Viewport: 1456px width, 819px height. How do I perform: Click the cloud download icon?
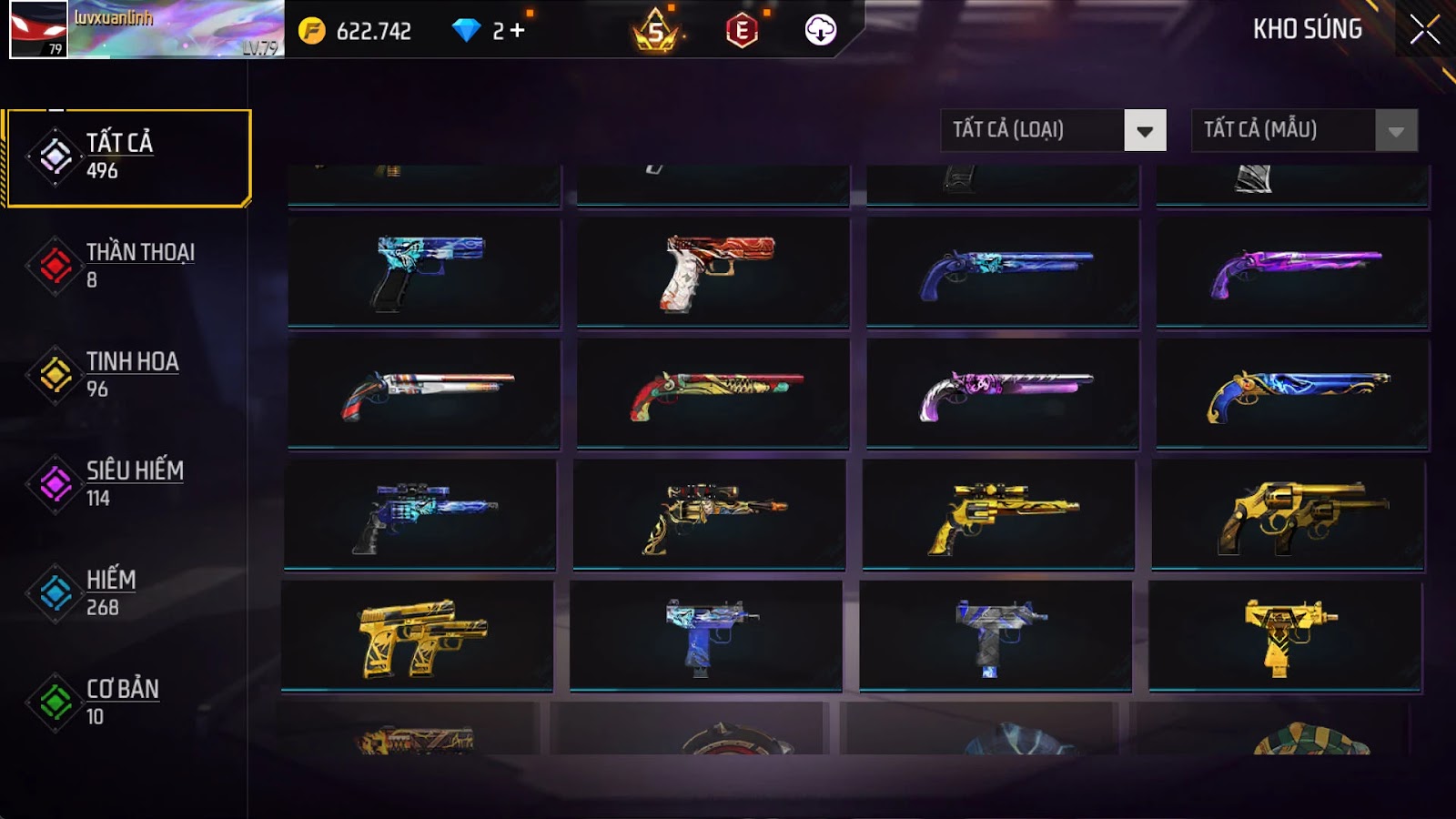click(x=820, y=30)
